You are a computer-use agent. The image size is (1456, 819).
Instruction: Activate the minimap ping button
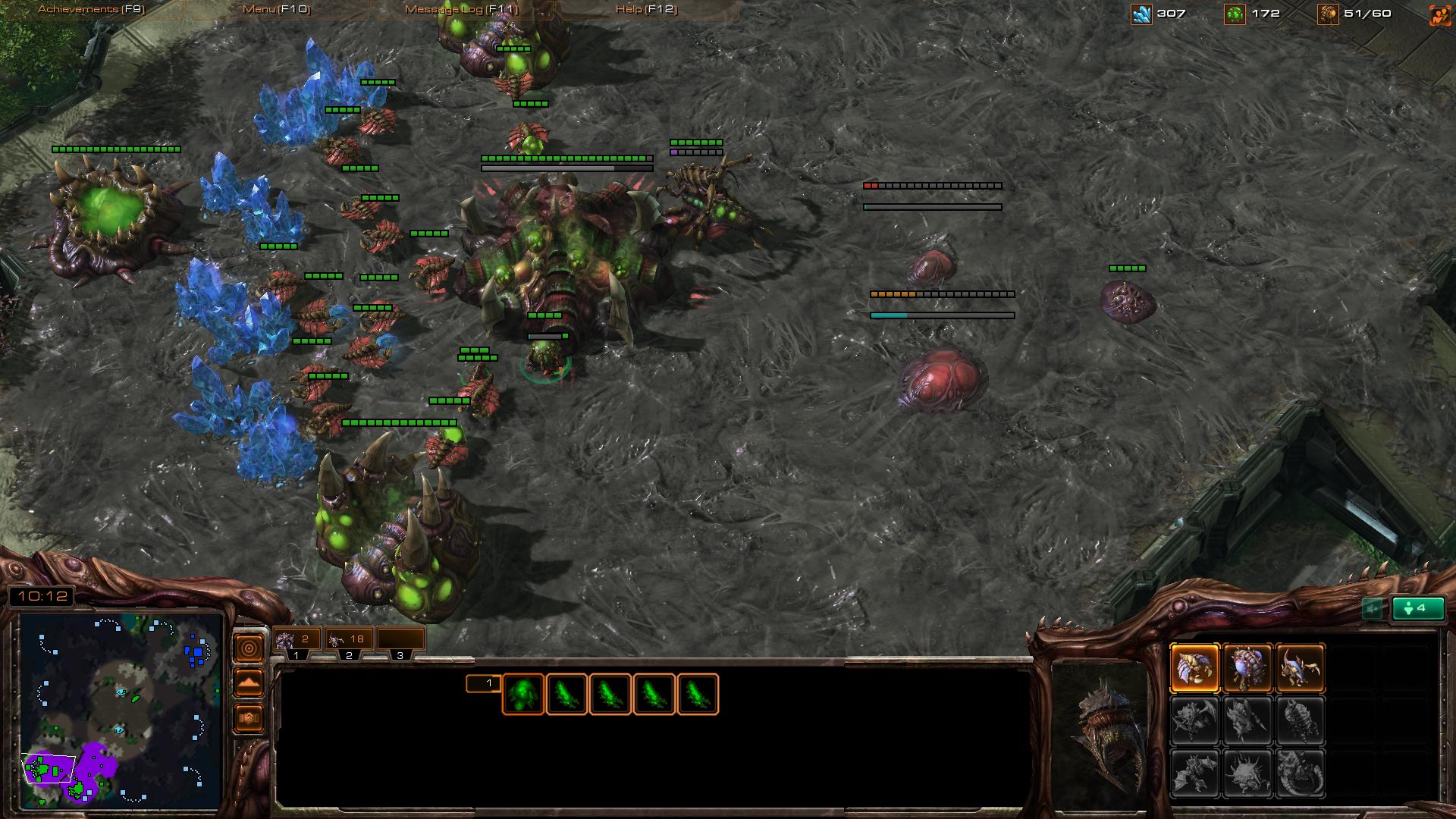(249, 648)
